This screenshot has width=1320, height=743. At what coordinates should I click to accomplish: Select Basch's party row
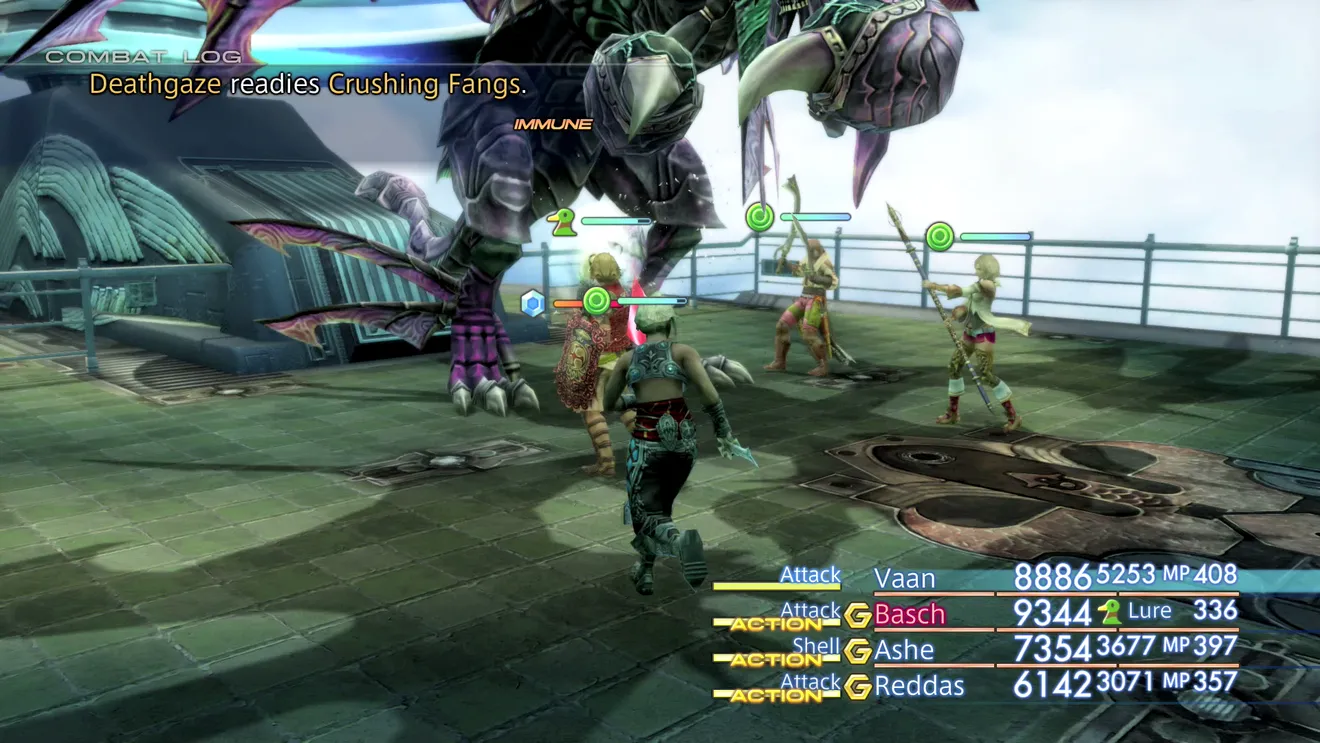[x=910, y=613]
